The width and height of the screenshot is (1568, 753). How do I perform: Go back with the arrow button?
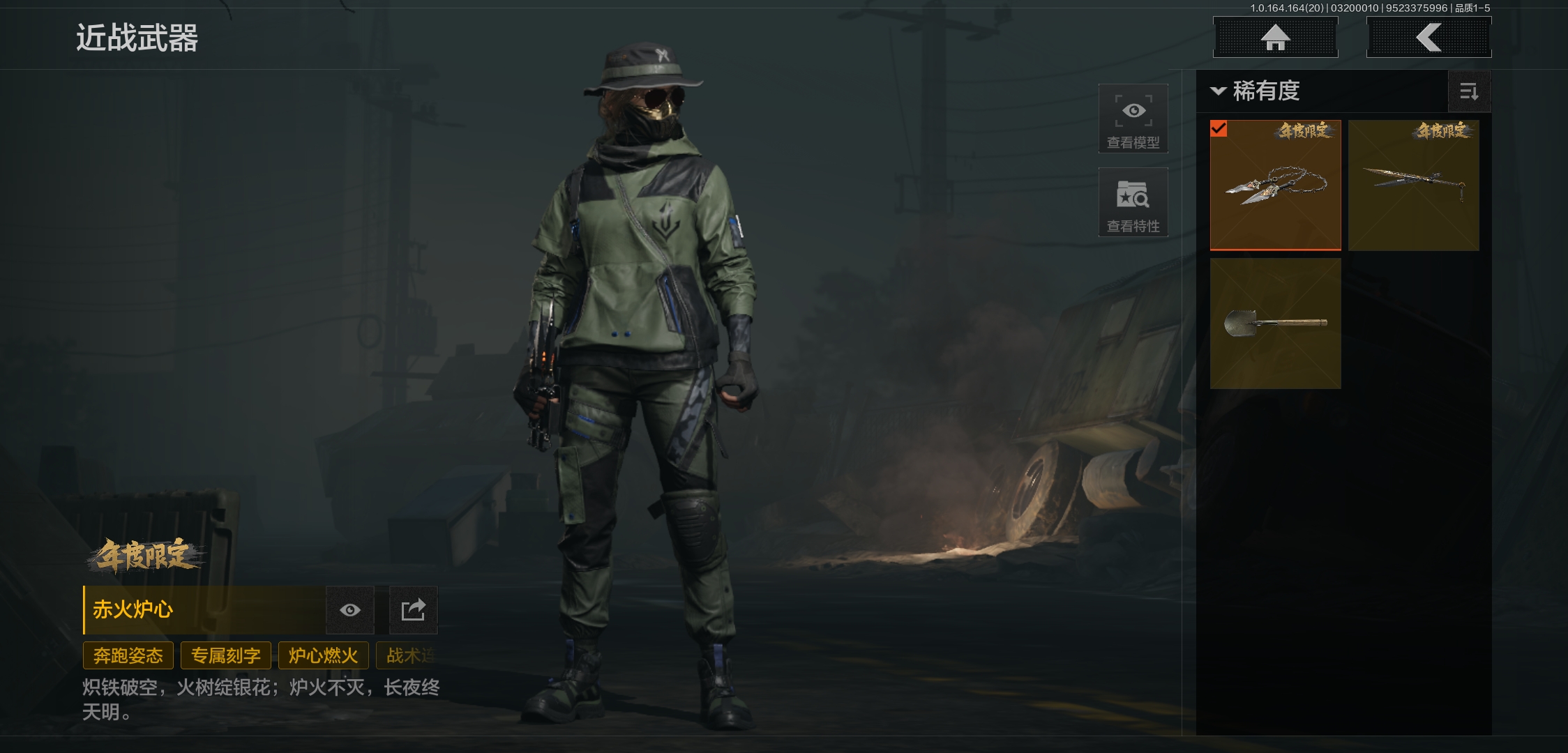(1428, 38)
